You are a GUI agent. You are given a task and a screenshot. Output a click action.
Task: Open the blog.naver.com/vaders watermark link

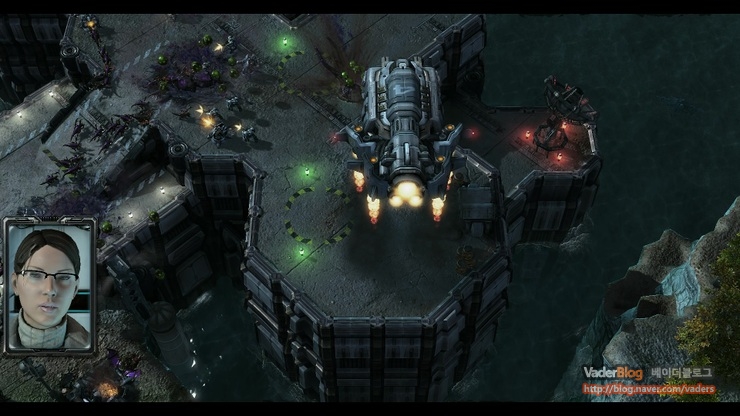[647, 389]
